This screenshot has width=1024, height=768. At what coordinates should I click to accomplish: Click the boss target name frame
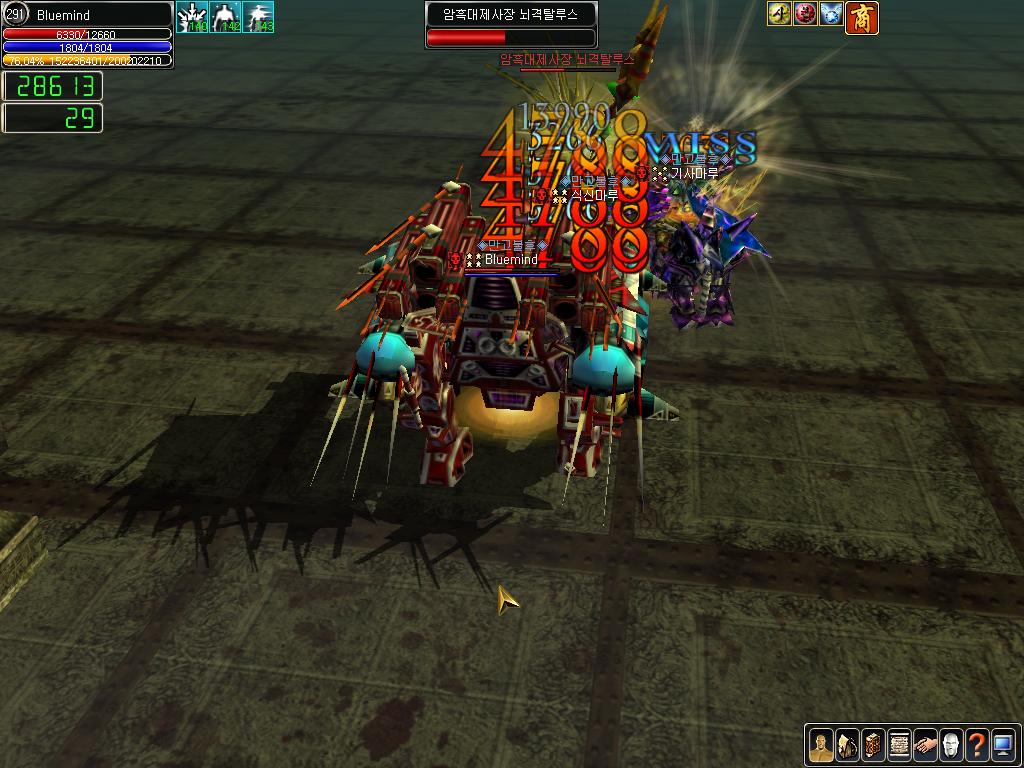point(510,15)
